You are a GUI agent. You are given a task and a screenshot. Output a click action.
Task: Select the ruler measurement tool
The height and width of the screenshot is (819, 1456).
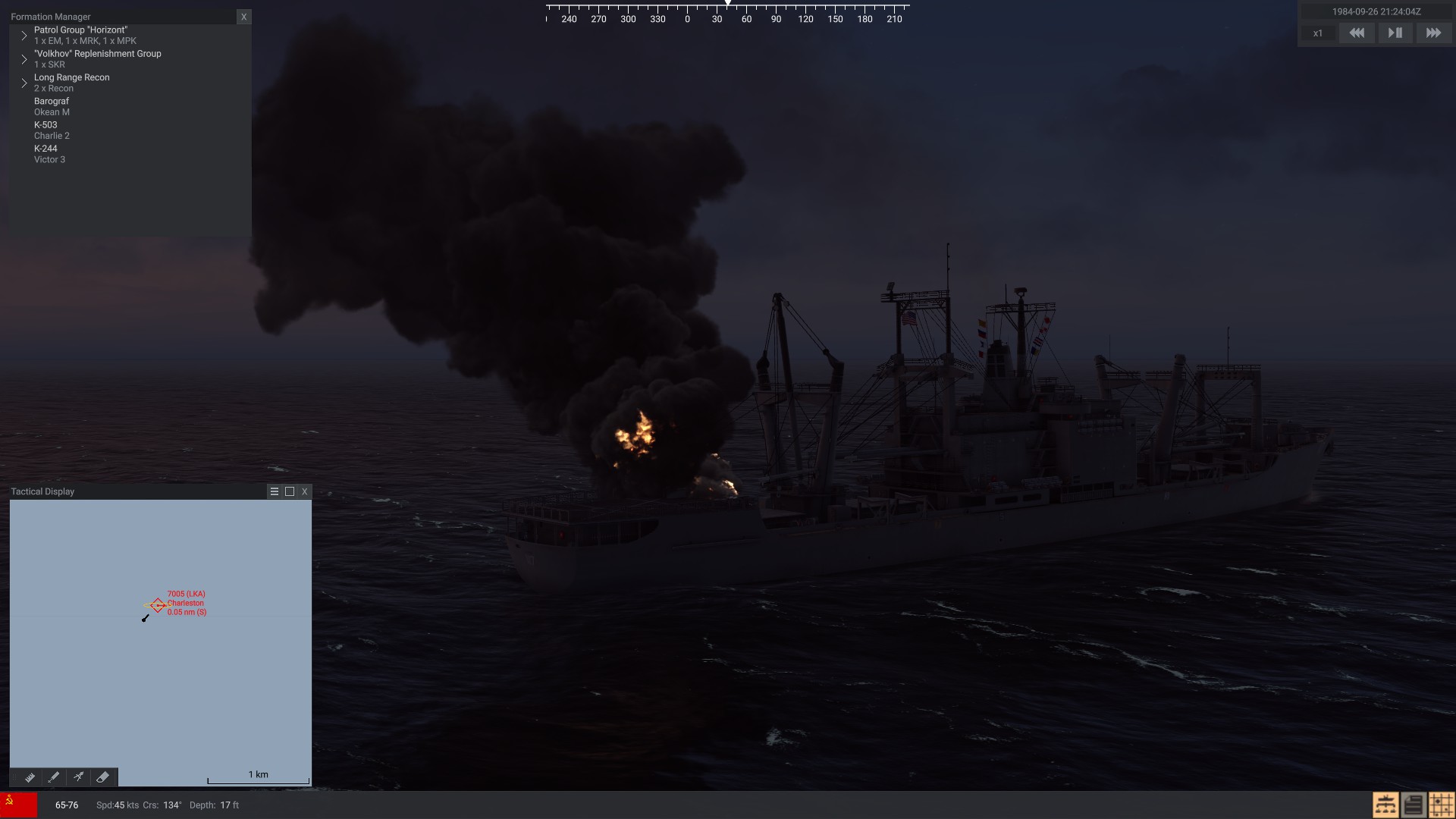tap(30, 777)
